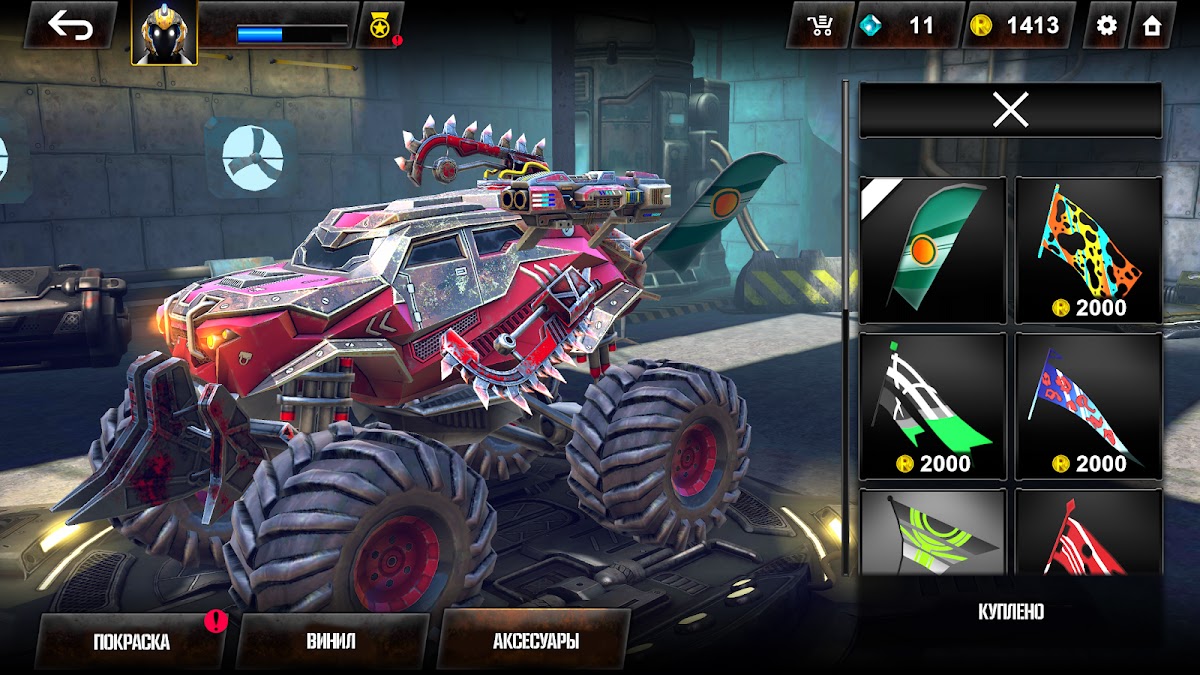Screen dimensions: 1200x675
Task: Click the Куплено button
Action: [x=1010, y=612]
